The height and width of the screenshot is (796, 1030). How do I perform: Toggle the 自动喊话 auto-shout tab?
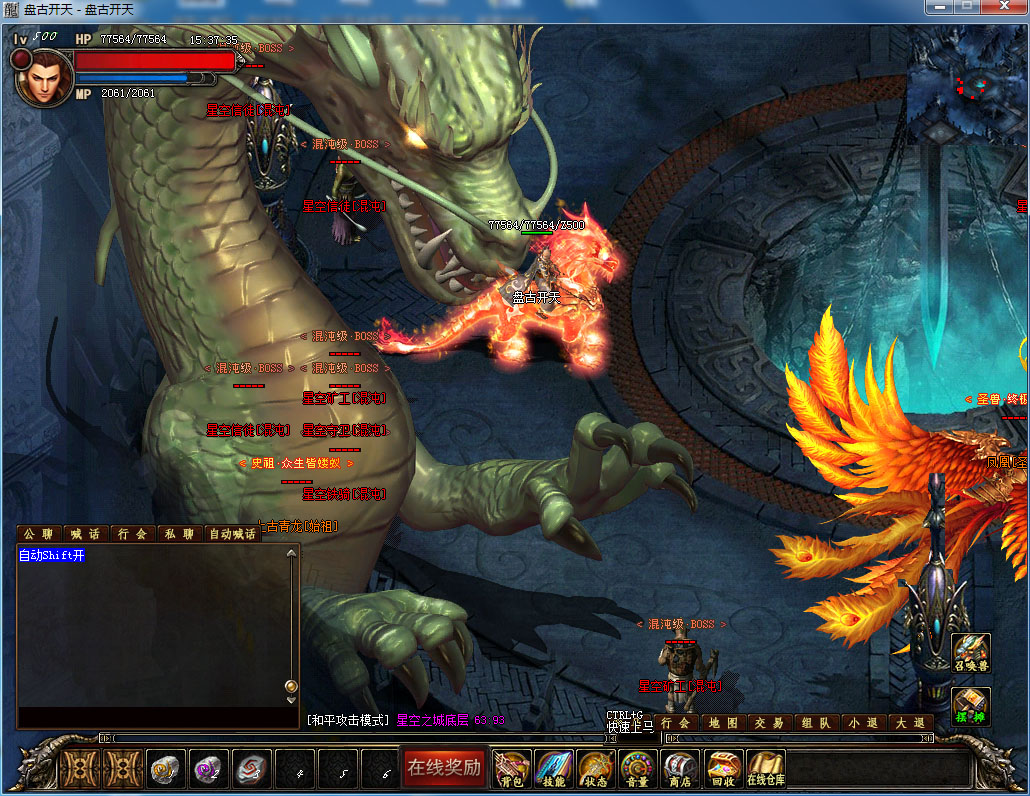(233, 534)
